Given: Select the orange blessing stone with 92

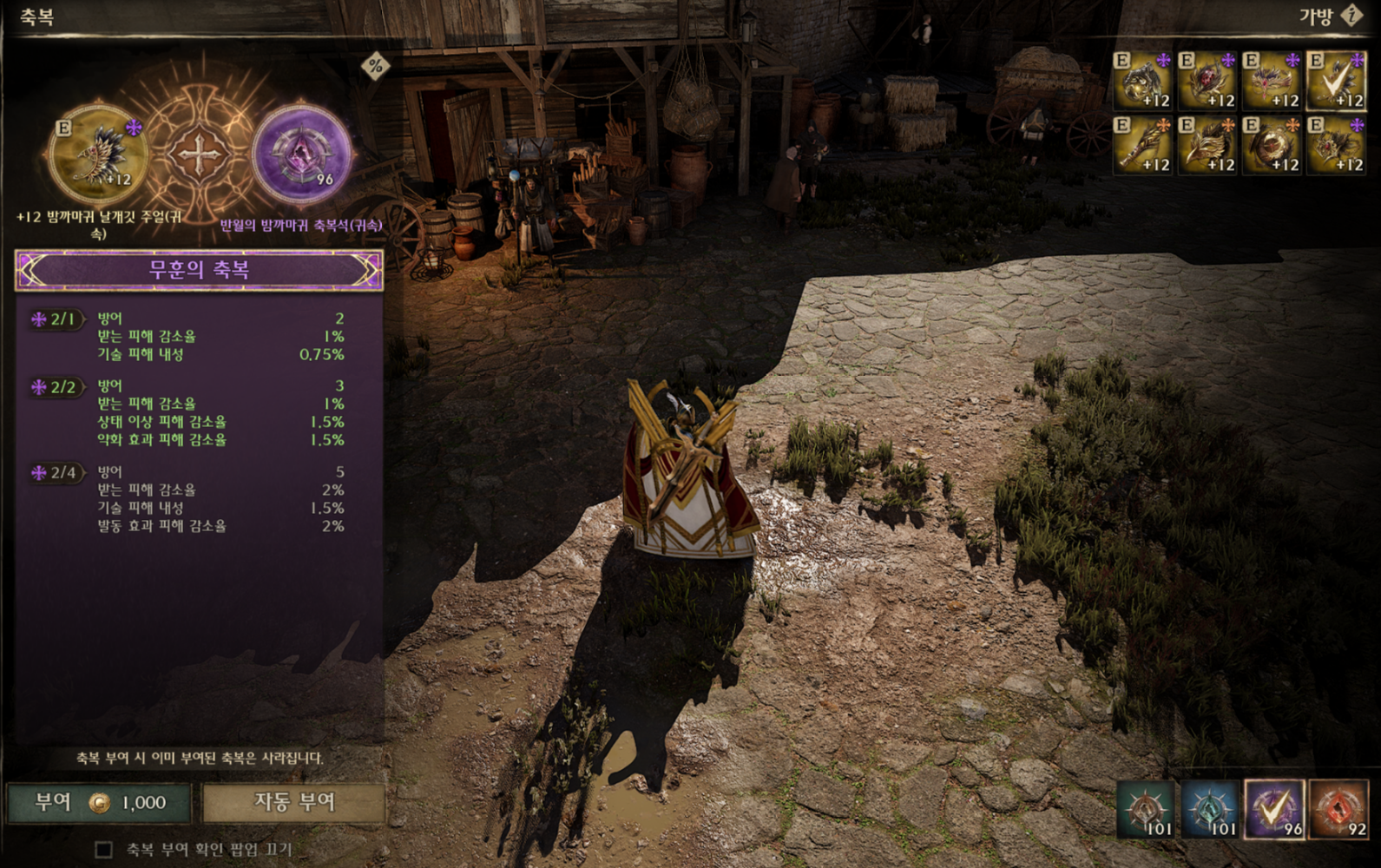Looking at the screenshot, I should [1338, 809].
